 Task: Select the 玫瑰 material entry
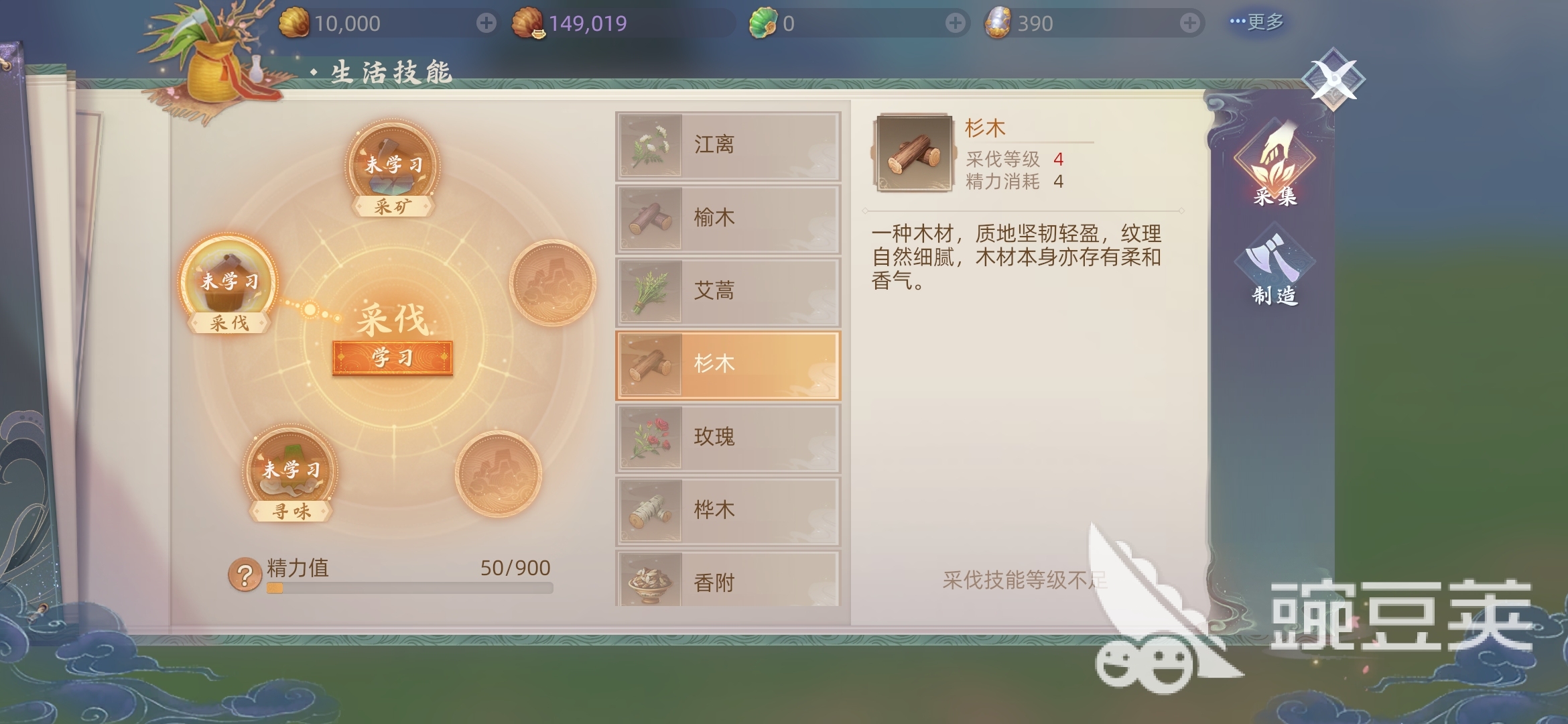[727, 436]
